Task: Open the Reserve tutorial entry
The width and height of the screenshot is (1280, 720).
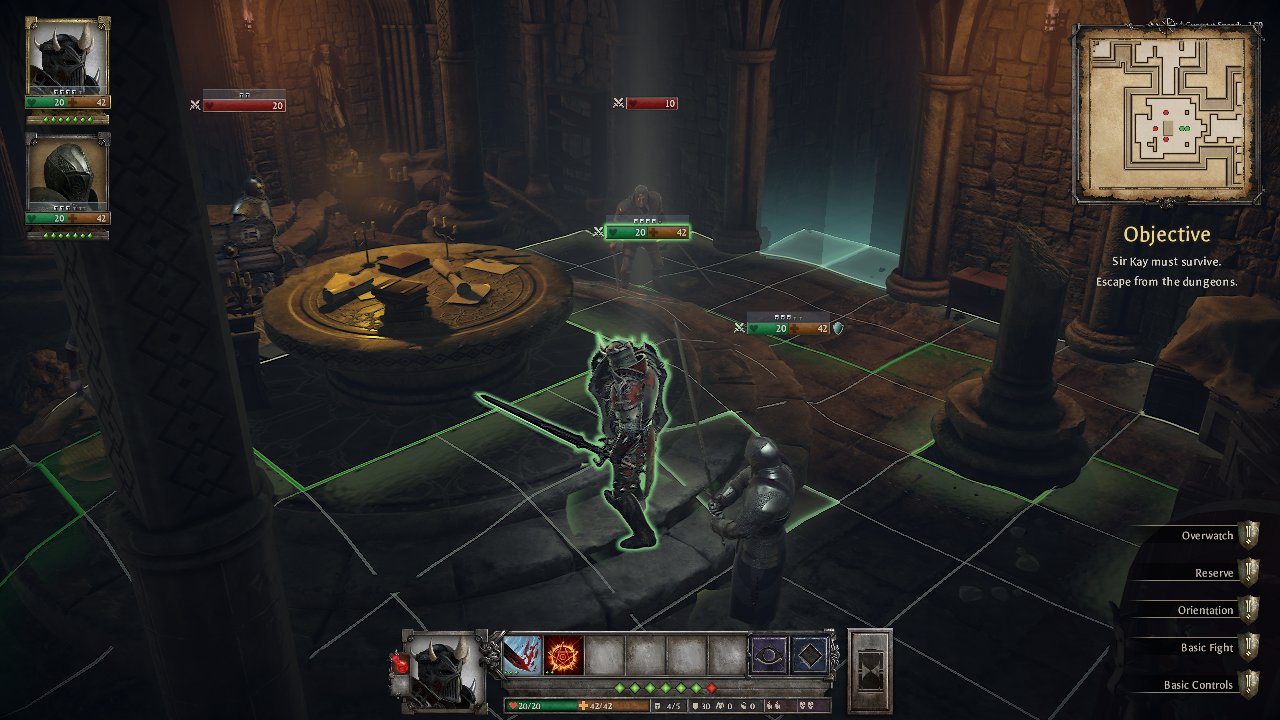Action: pyautogui.click(x=1214, y=573)
